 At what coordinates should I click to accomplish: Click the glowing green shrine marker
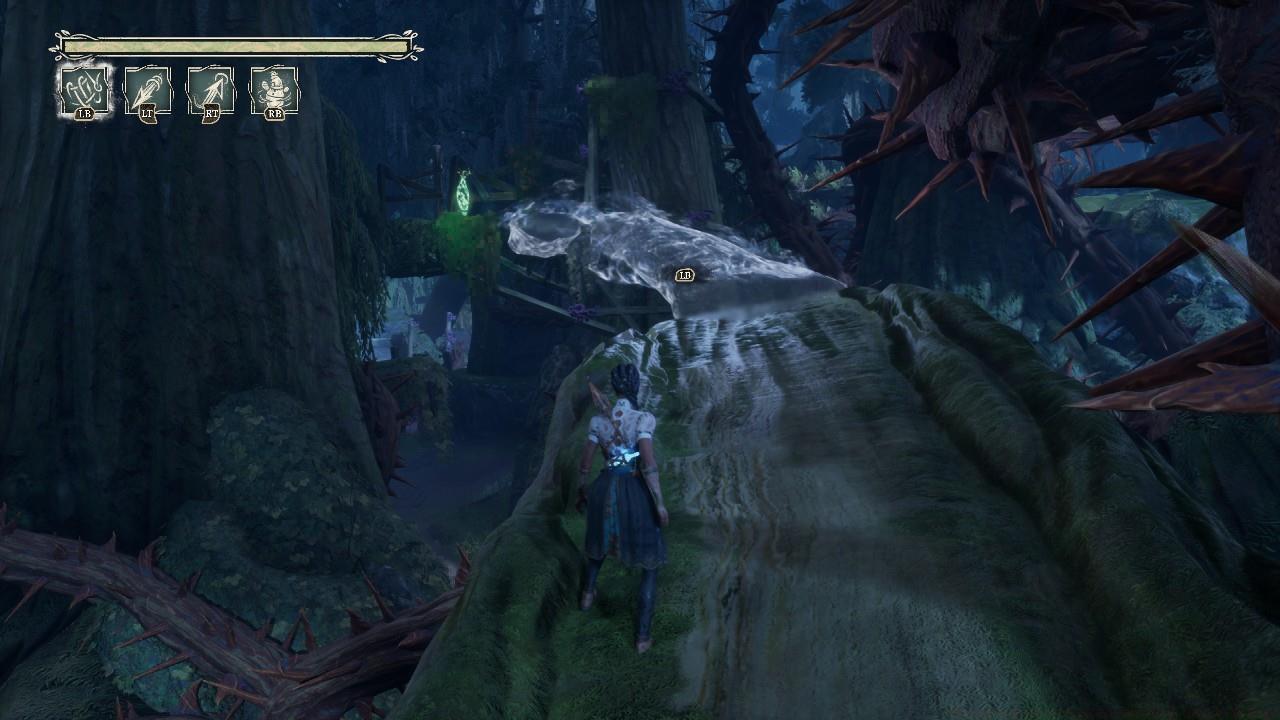(x=463, y=195)
